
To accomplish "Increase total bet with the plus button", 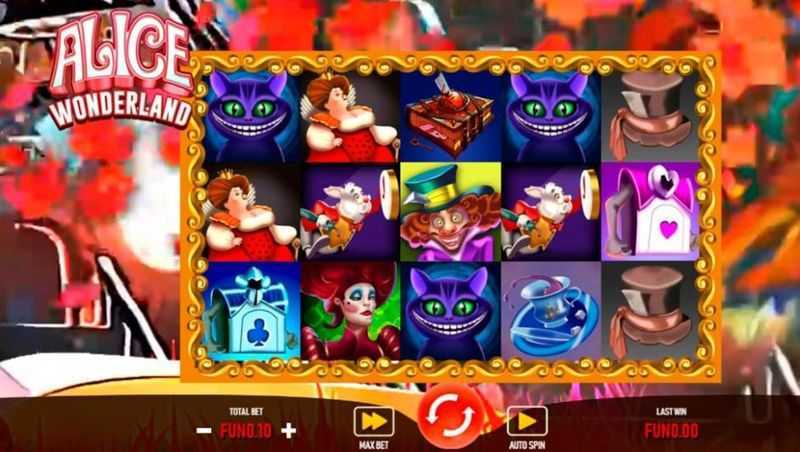I will click(290, 431).
